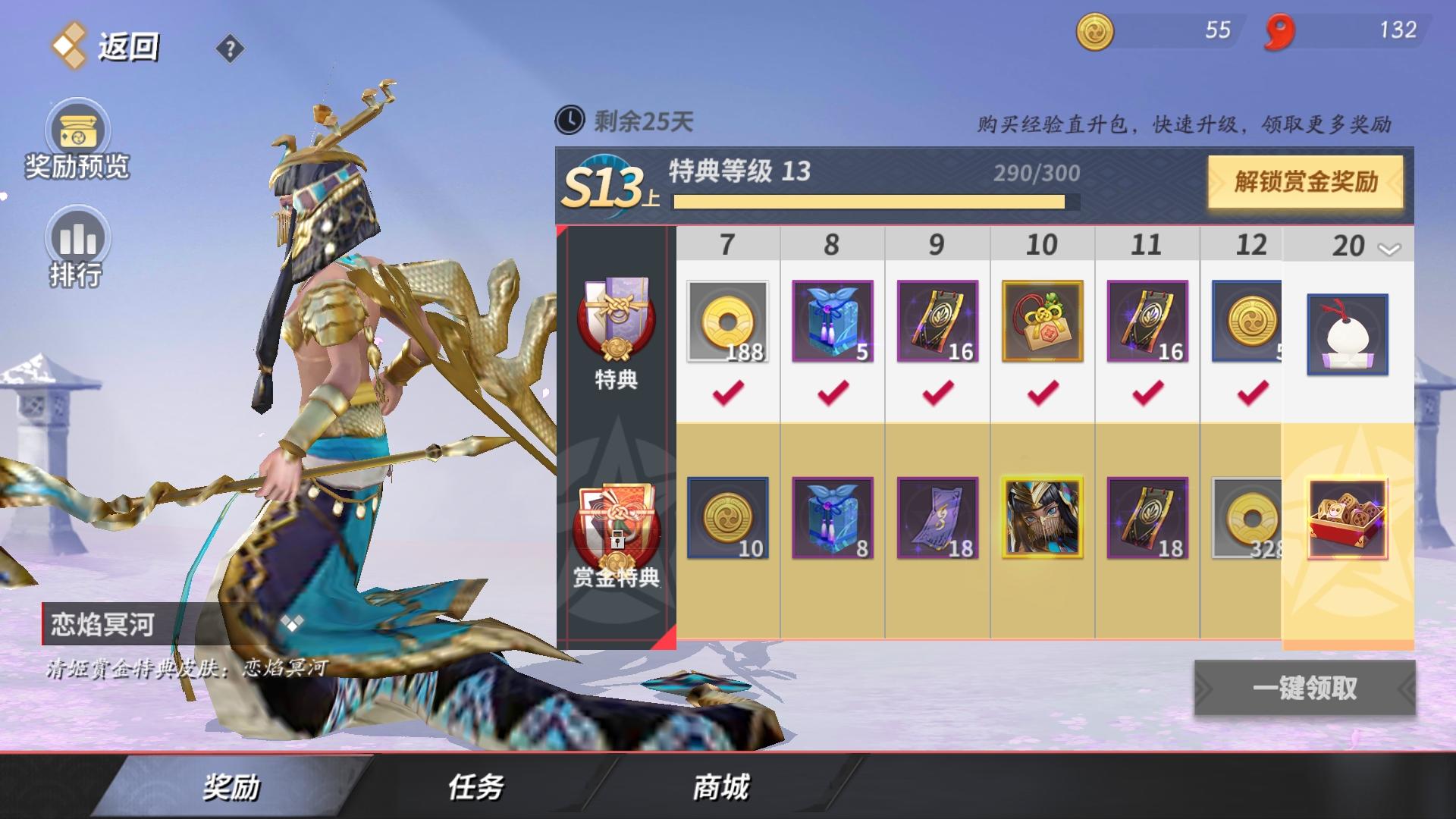1456x819 pixels.
Task: Switch to the 任务 tab
Action: pyautogui.click(x=474, y=789)
